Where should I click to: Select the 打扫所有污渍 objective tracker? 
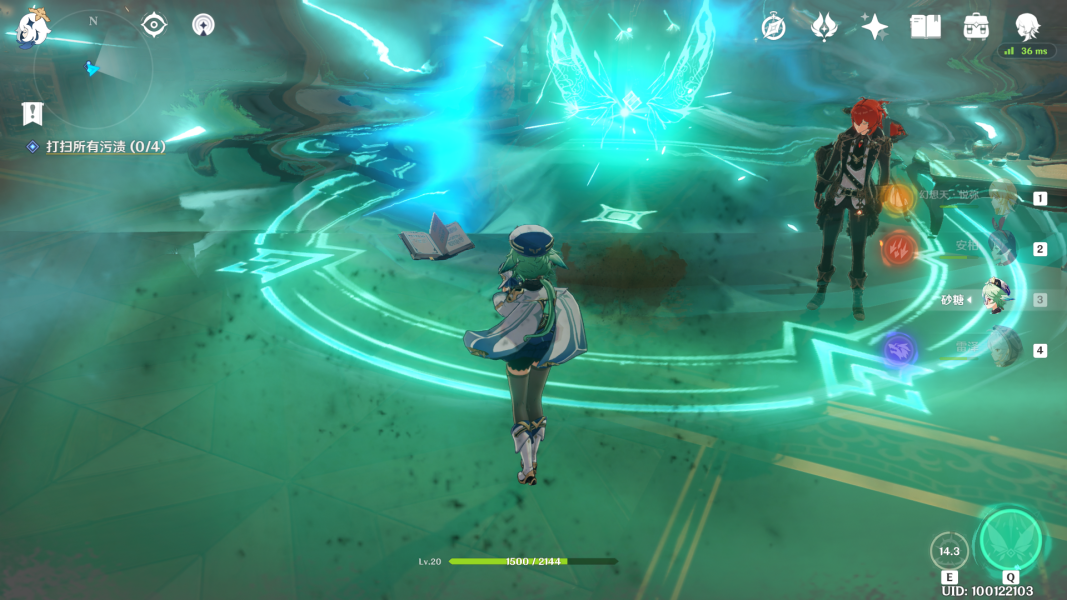coord(105,147)
